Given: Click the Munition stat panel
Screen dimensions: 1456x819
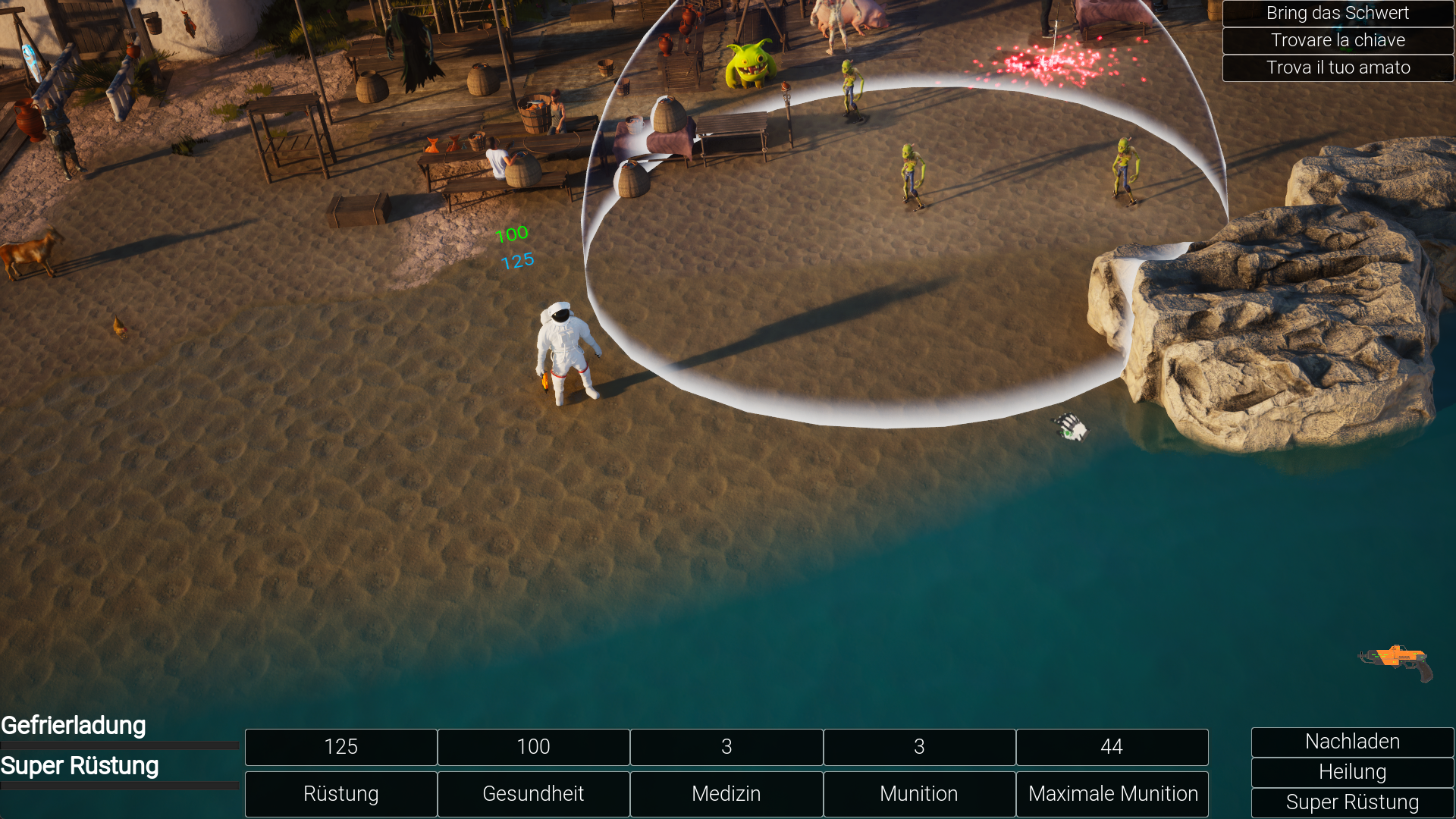Looking at the screenshot, I should click(918, 794).
